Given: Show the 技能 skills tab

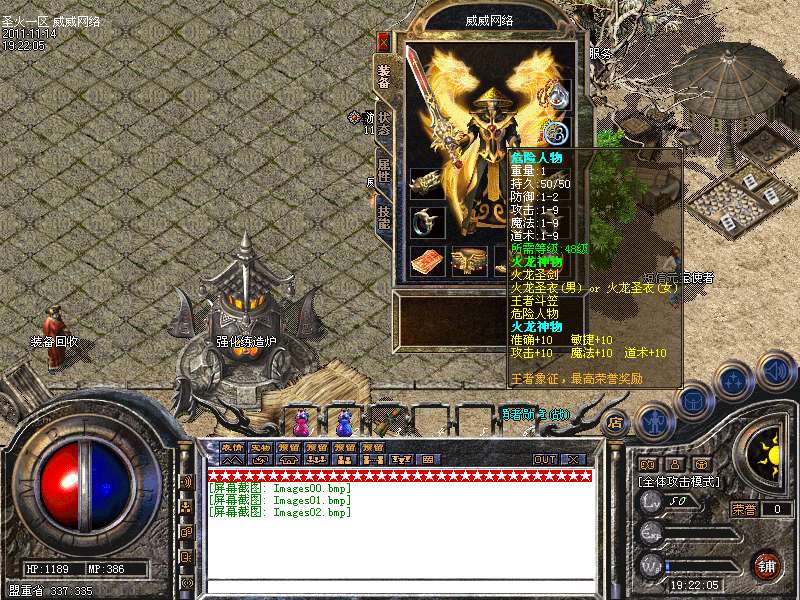Looking at the screenshot, I should point(384,216).
